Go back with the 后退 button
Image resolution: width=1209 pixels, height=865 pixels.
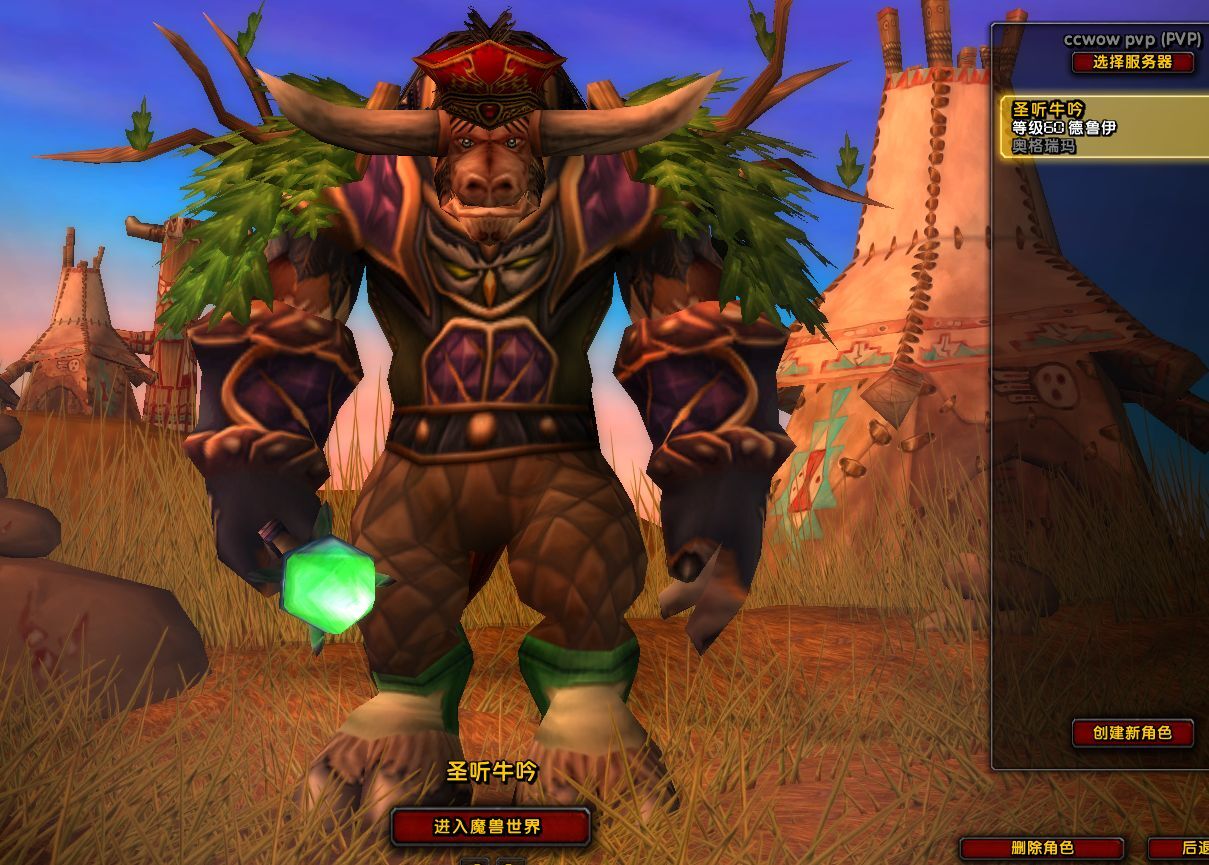coord(1185,848)
